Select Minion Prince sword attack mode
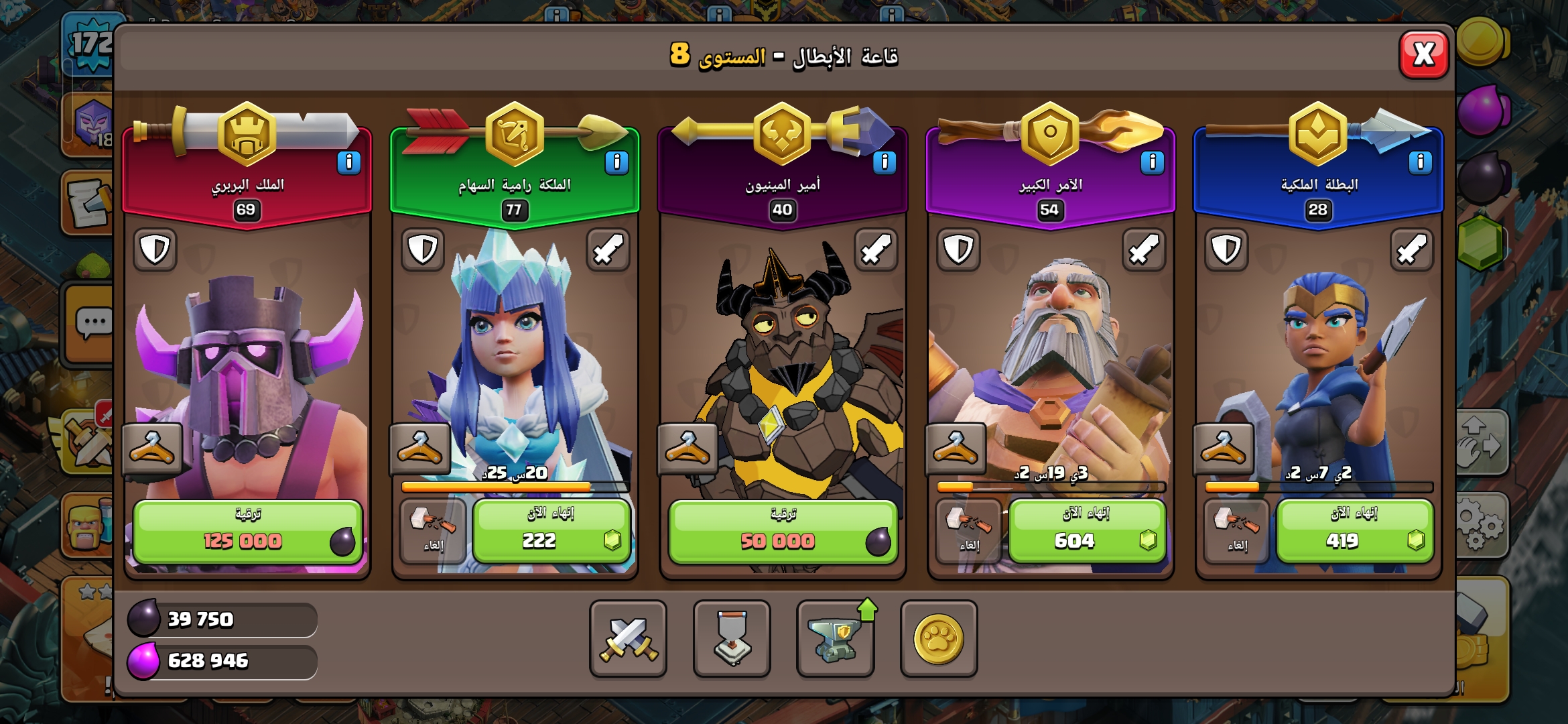 click(x=876, y=250)
